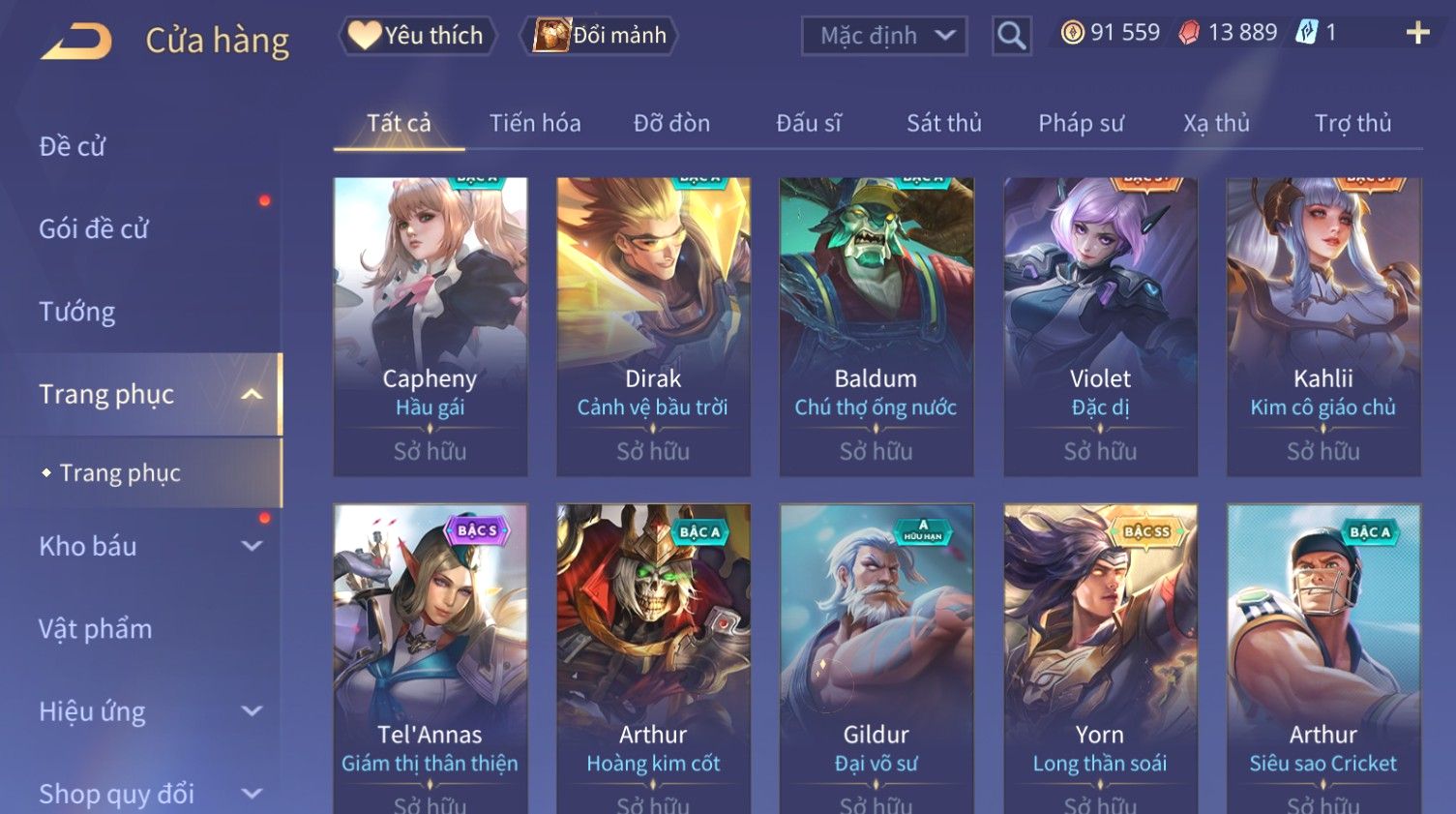Add currency with the plus button
The height and width of the screenshot is (814, 1456).
(1417, 33)
